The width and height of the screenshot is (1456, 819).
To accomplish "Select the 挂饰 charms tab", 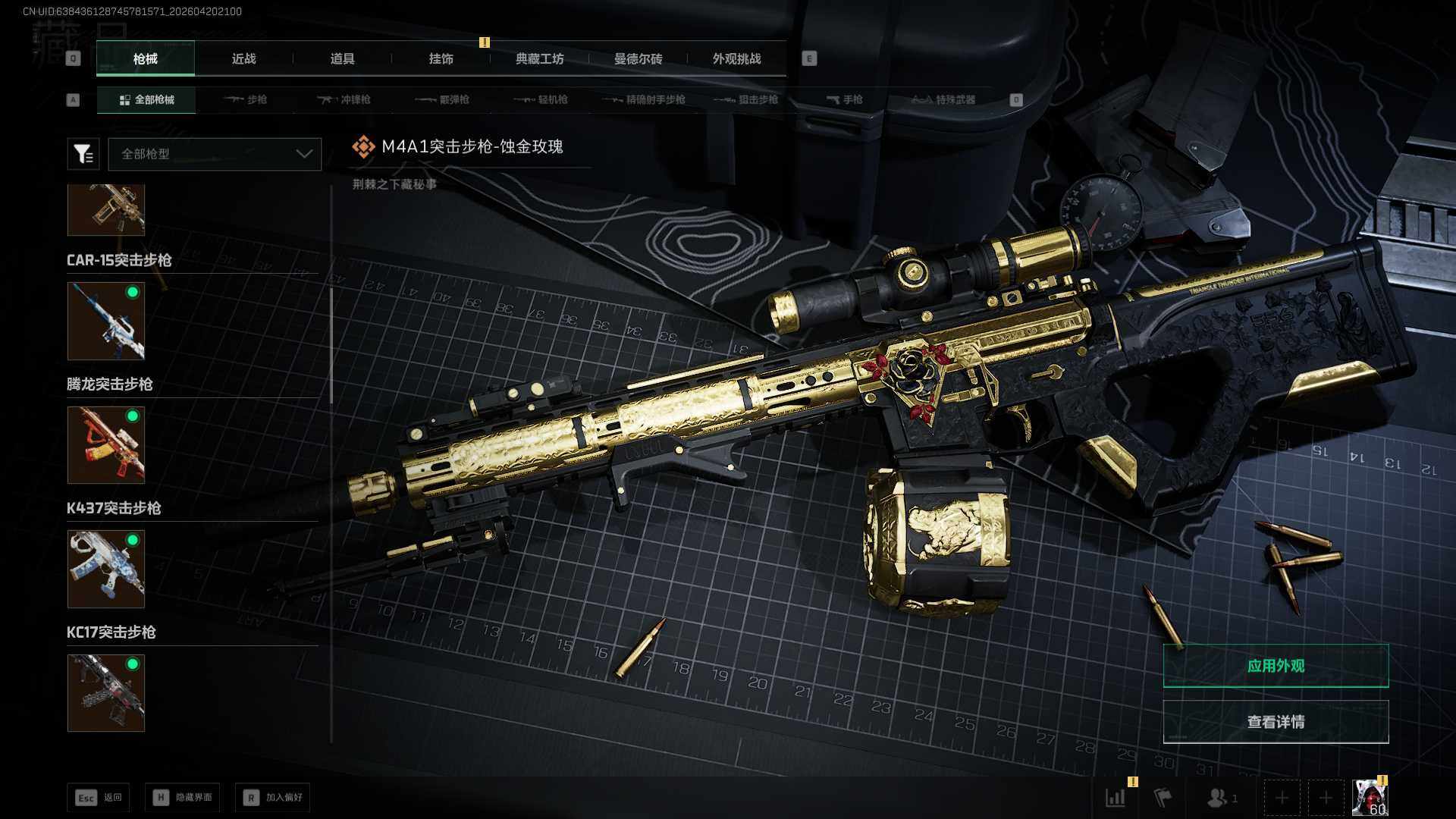I will pyautogui.click(x=441, y=58).
